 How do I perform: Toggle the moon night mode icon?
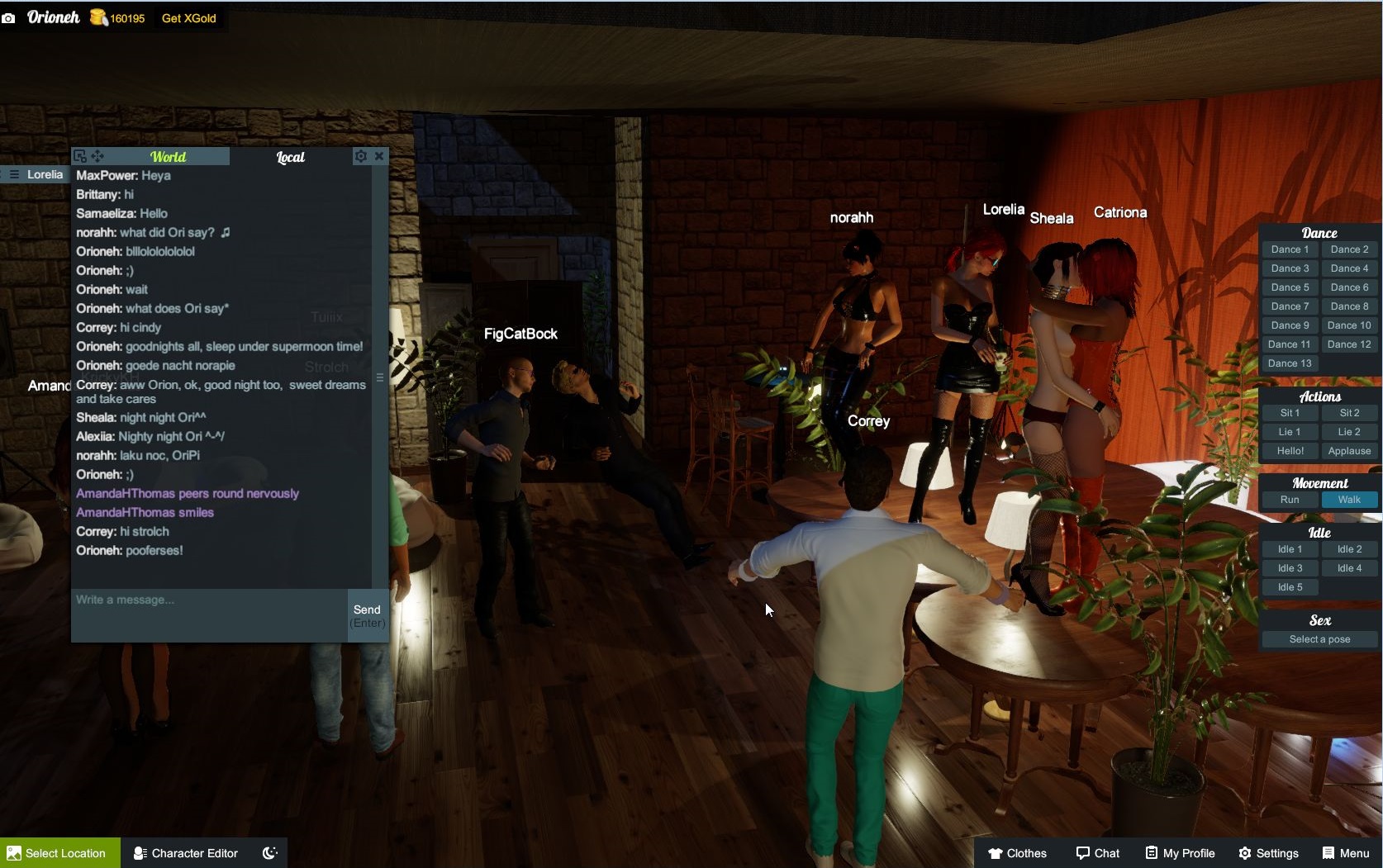point(269,853)
